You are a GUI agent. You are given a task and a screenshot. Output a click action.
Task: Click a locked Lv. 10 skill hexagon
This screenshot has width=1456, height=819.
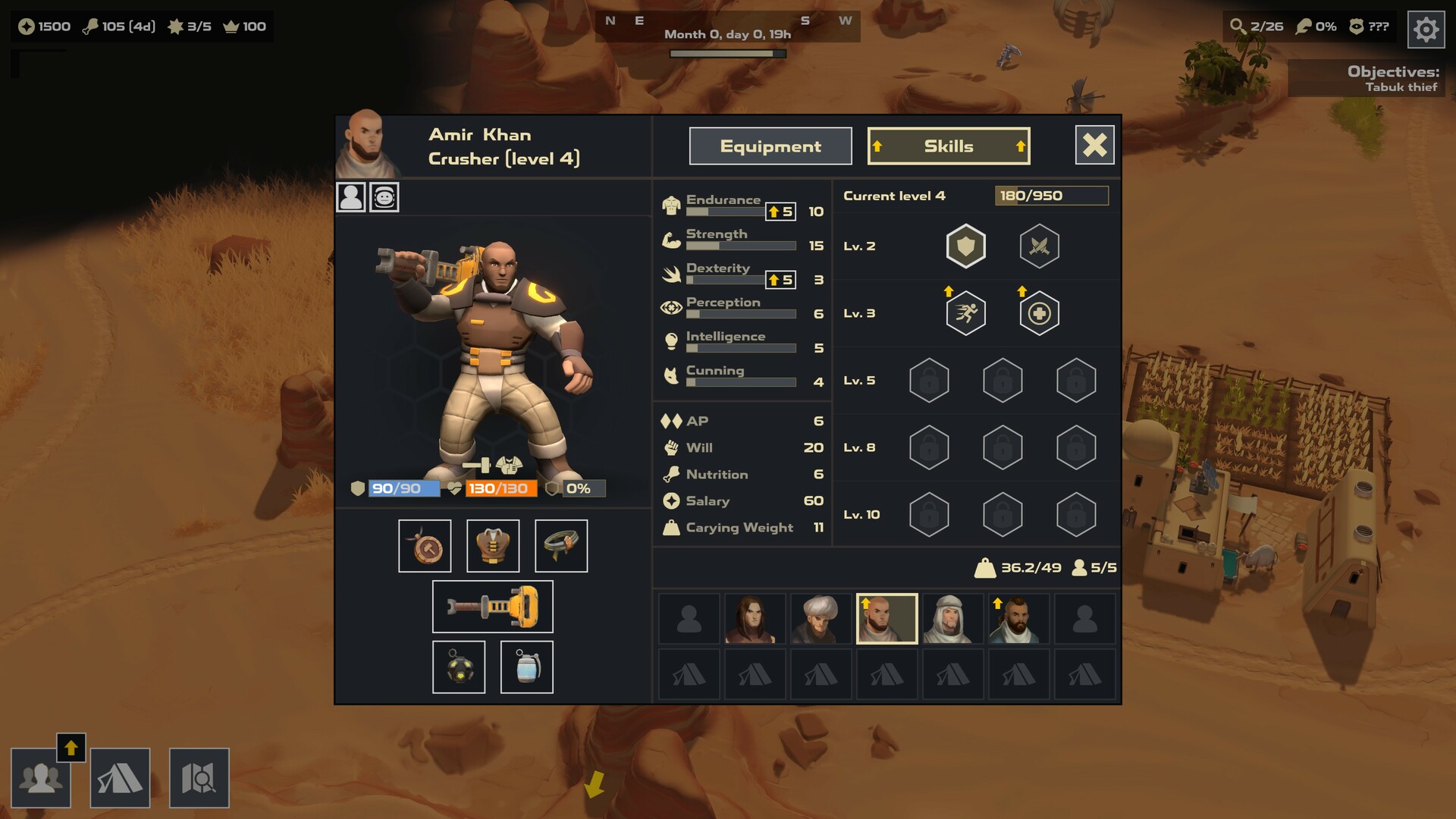pos(930,514)
